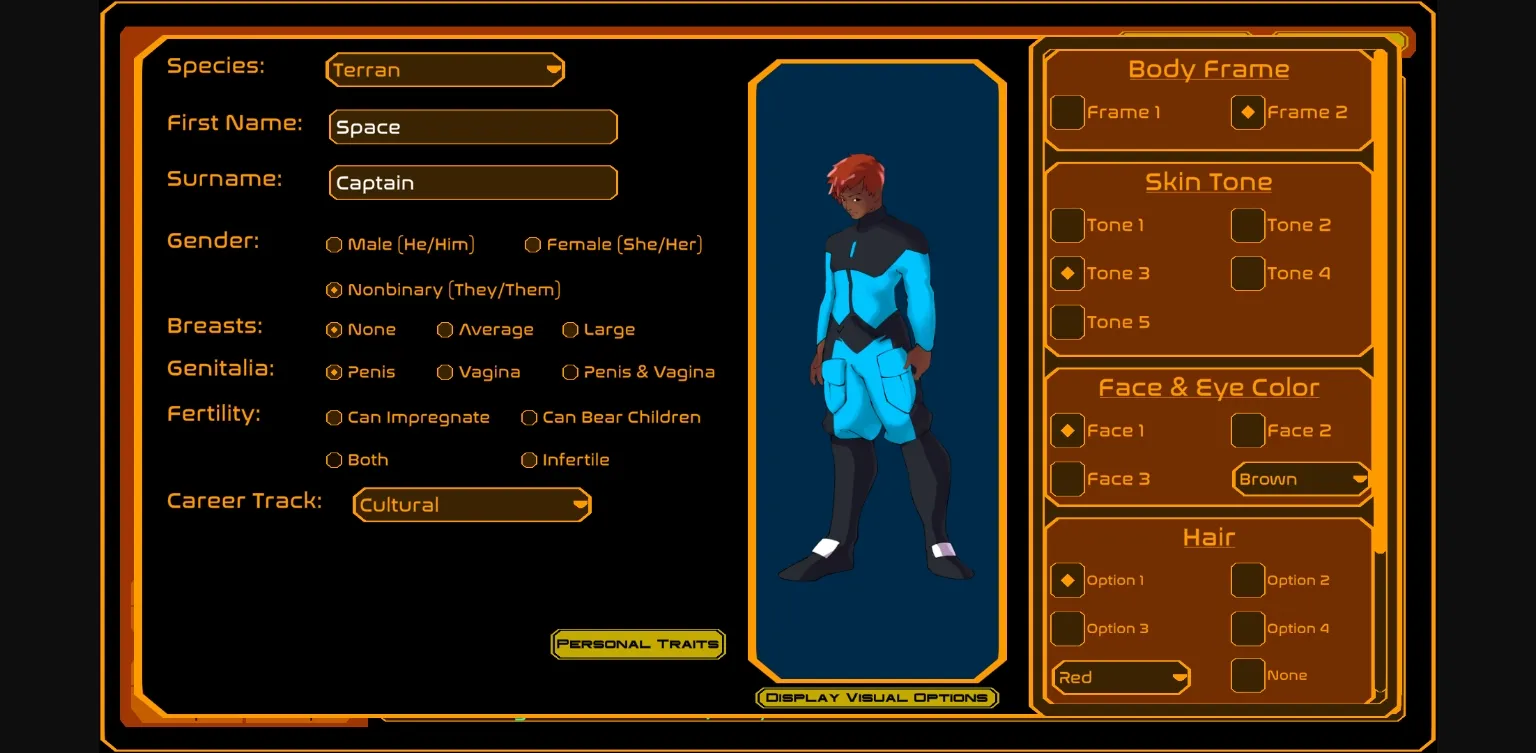
Task: Choose Penis & Vagina genitalia option
Action: click(x=570, y=372)
